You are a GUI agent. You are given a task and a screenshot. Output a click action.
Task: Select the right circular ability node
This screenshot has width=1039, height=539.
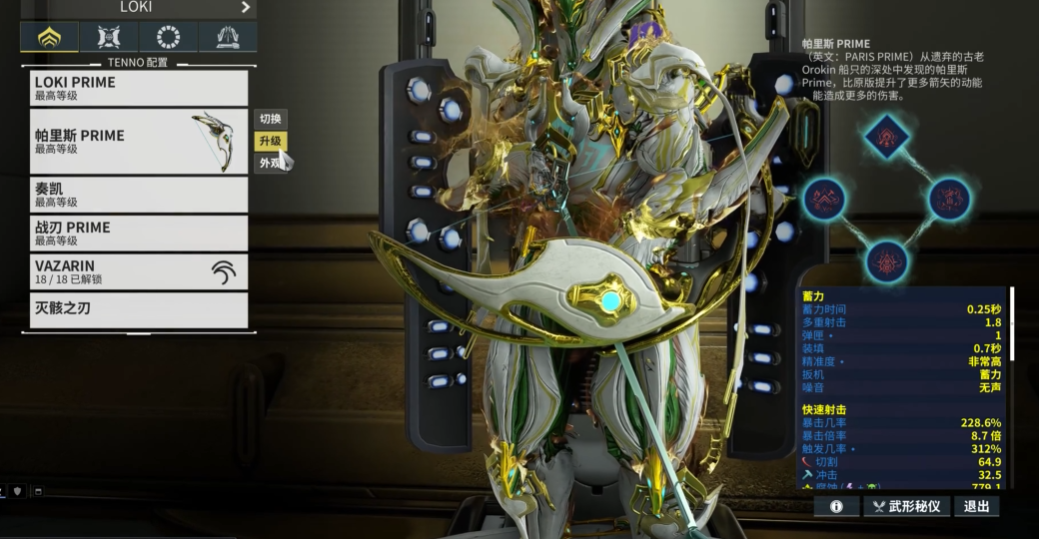tap(949, 198)
